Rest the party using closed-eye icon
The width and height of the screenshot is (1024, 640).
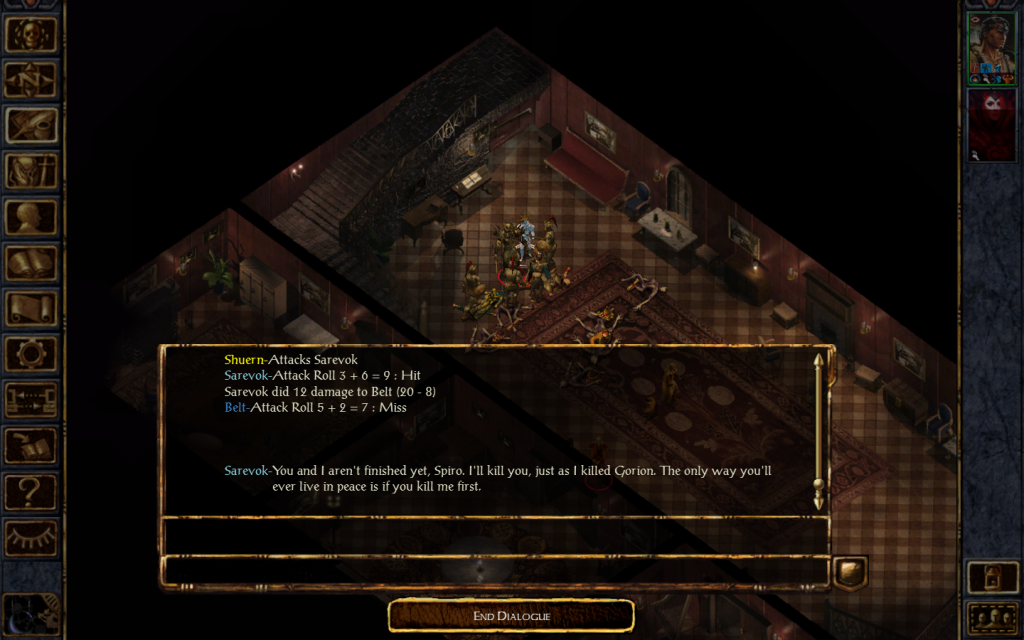tap(31, 537)
